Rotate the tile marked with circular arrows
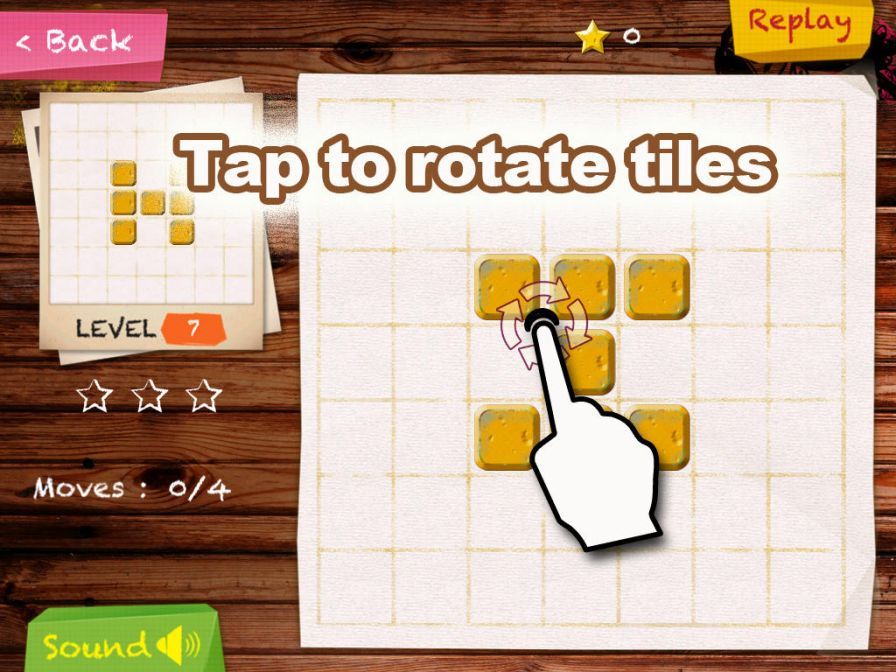 (x=506, y=286)
